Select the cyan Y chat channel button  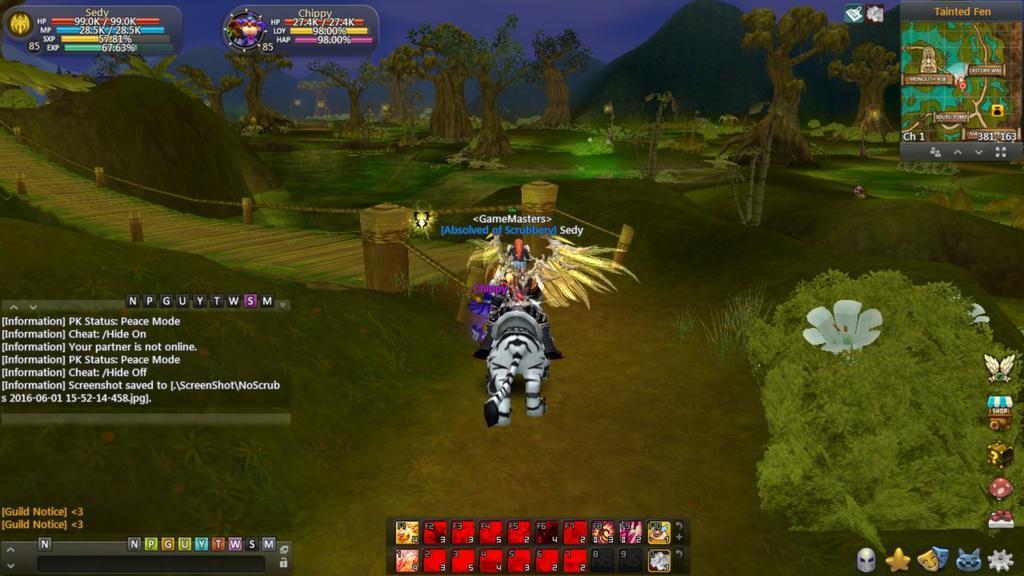click(x=201, y=544)
